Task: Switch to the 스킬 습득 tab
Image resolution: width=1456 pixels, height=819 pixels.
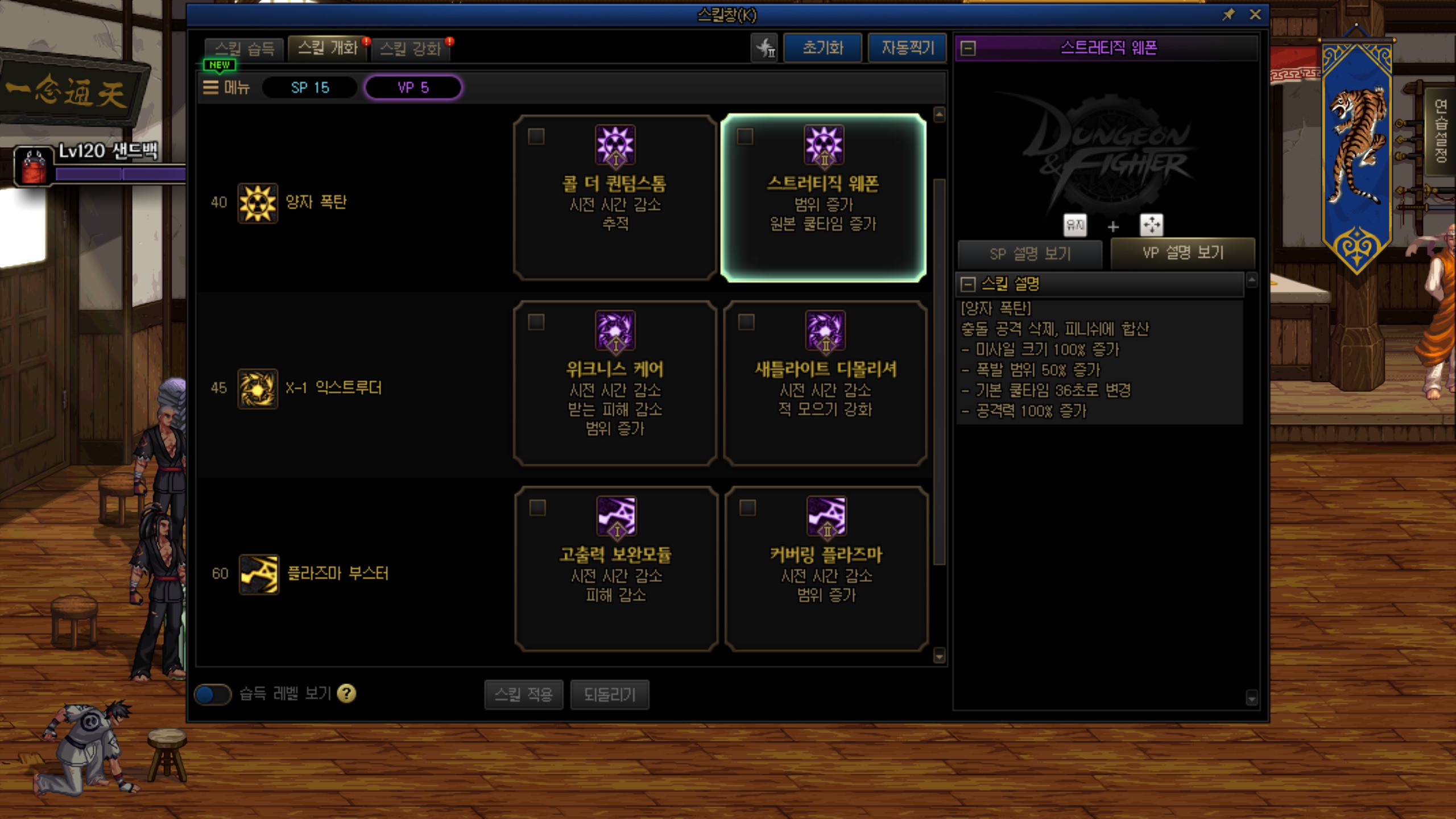Action: coord(245,48)
